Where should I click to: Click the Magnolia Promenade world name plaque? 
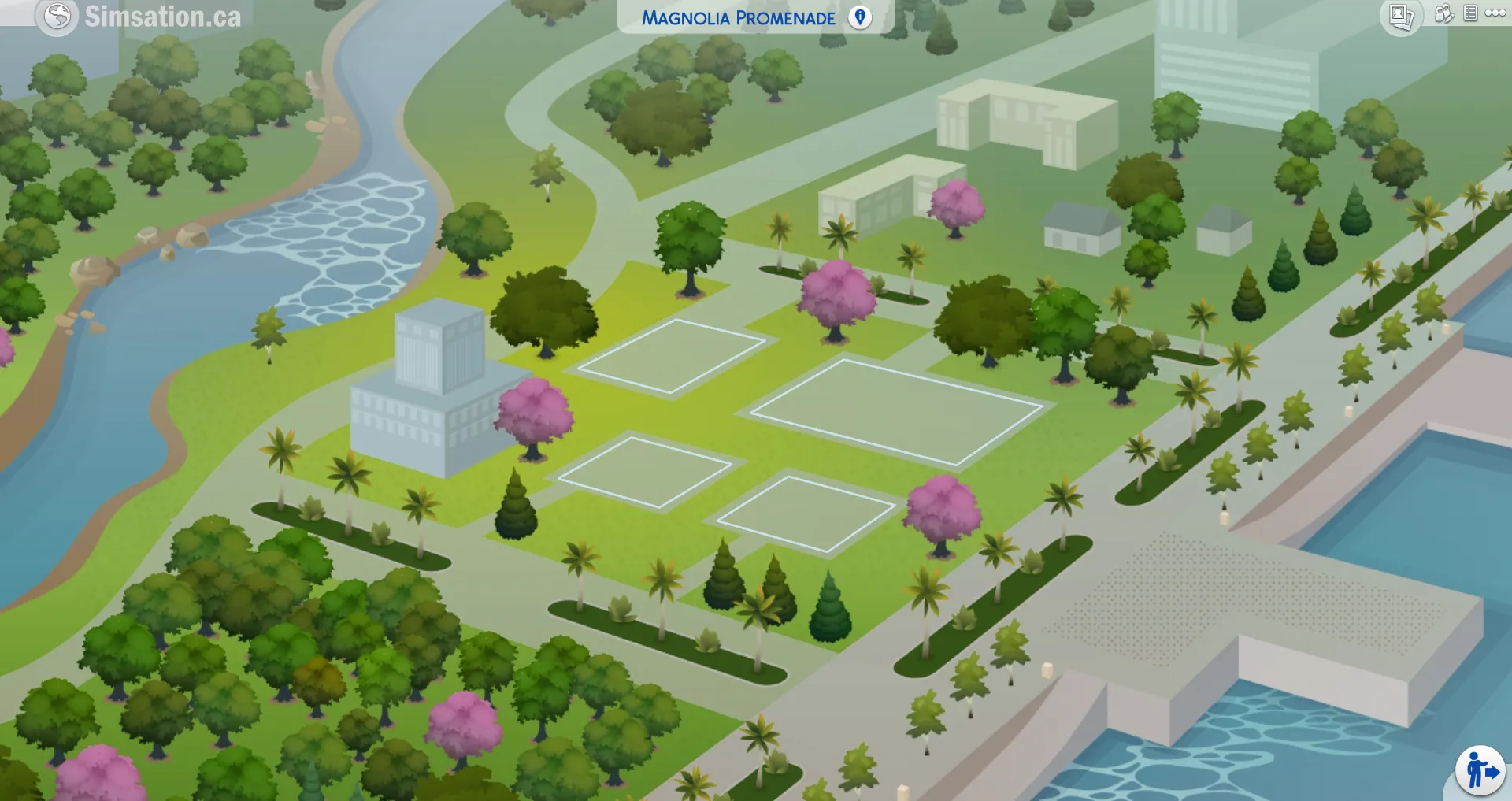pos(740,17)
